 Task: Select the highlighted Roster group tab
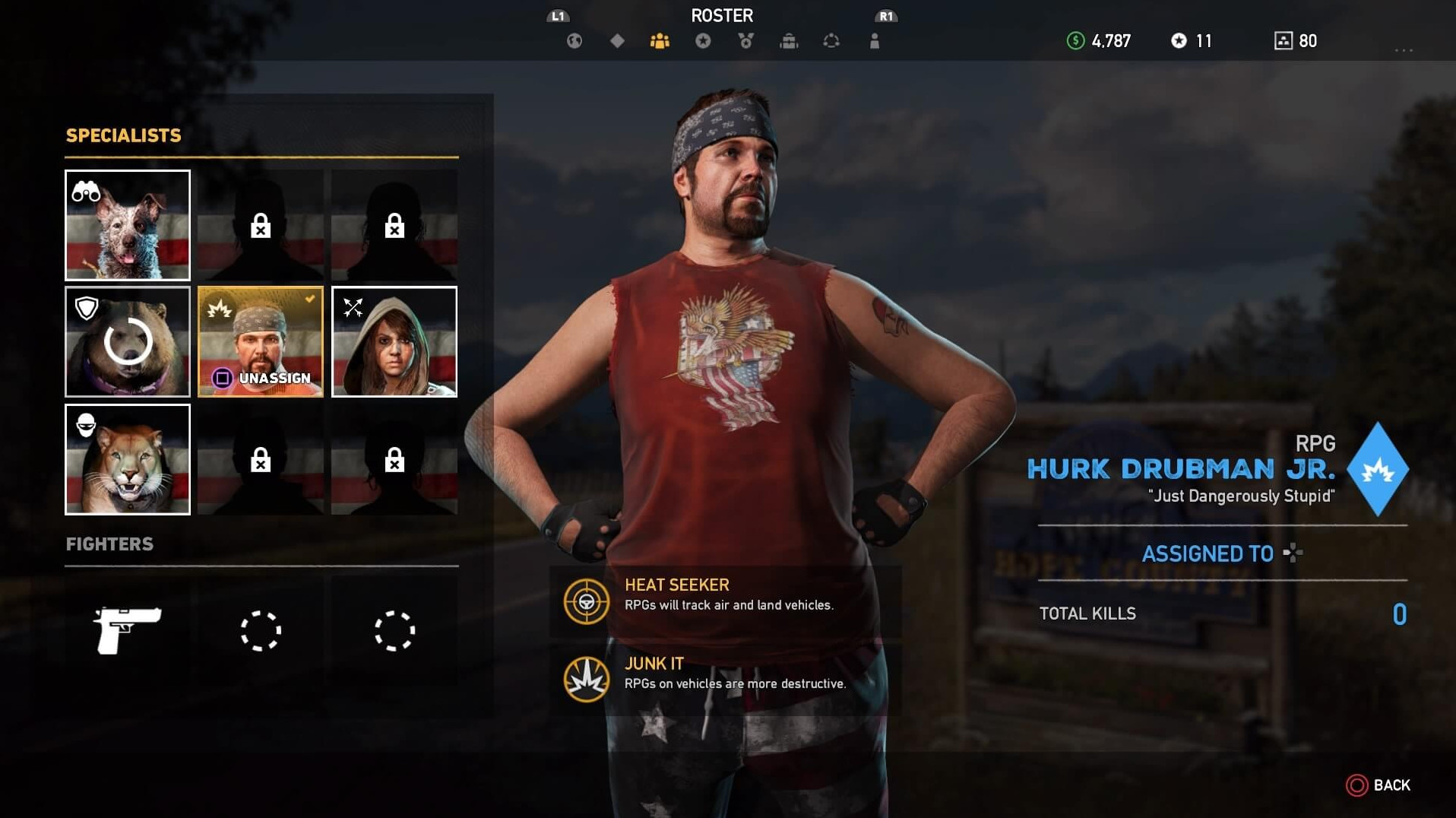pos(660,41)
